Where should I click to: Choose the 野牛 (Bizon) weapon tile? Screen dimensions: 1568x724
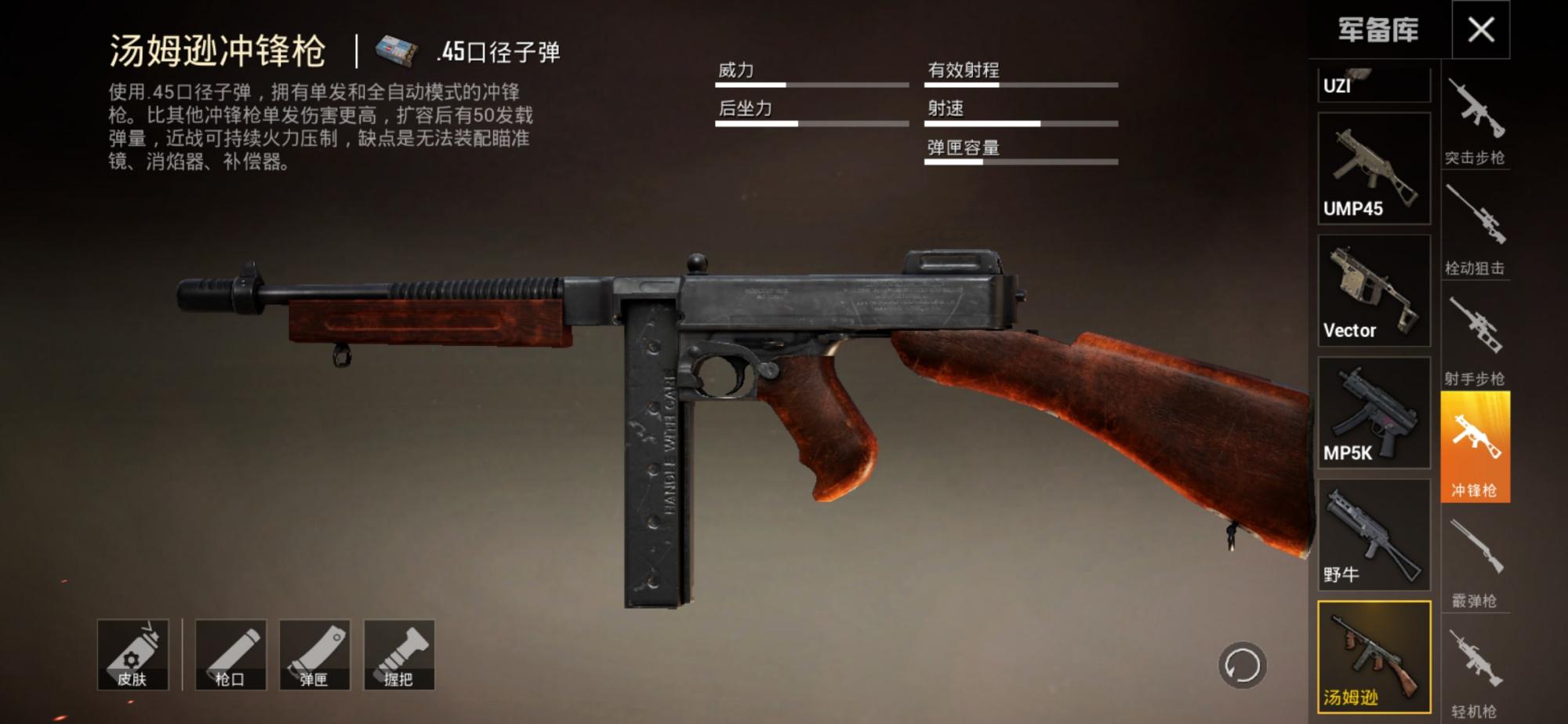[1374, 535]
